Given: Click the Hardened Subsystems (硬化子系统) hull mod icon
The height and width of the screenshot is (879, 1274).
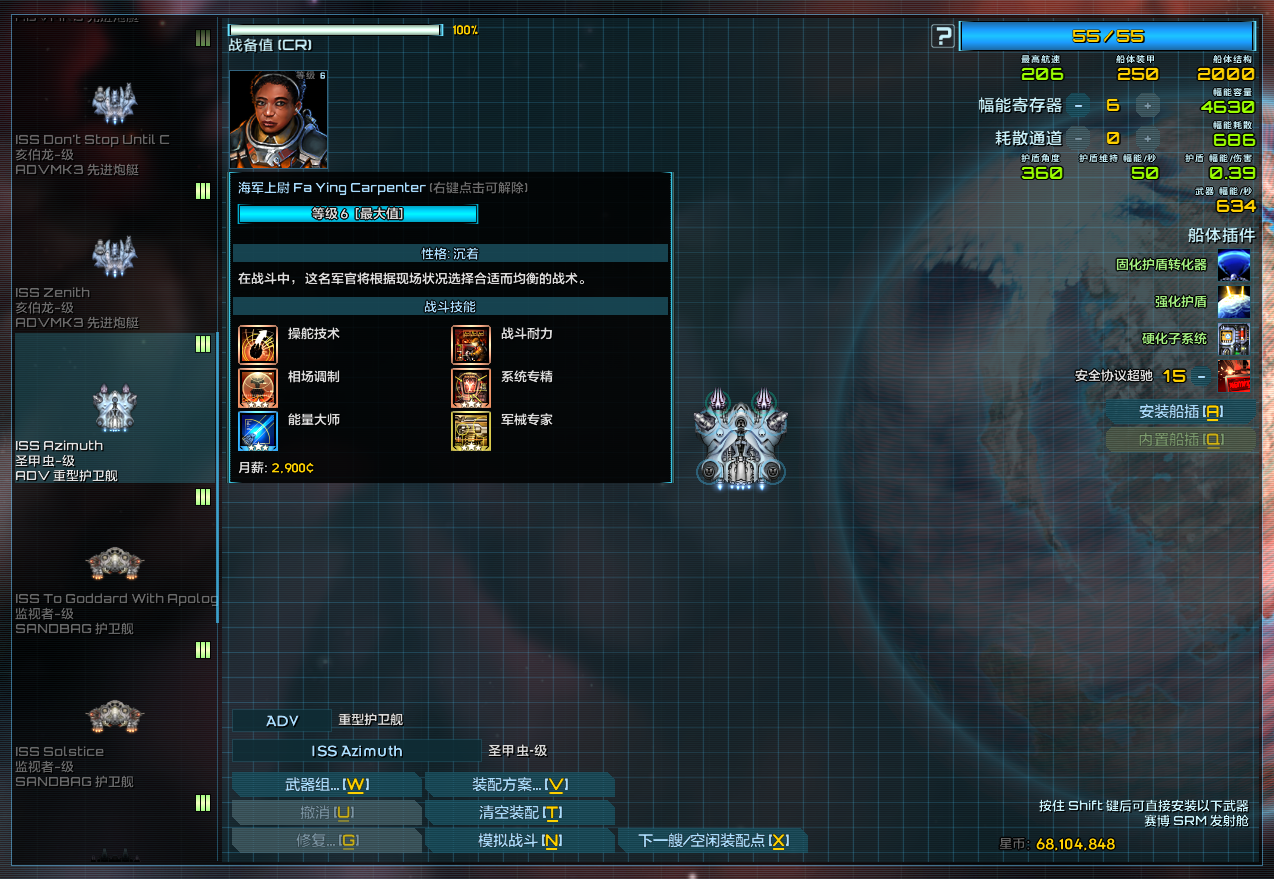Looking at the screenshot, I should coord(1233,339).
